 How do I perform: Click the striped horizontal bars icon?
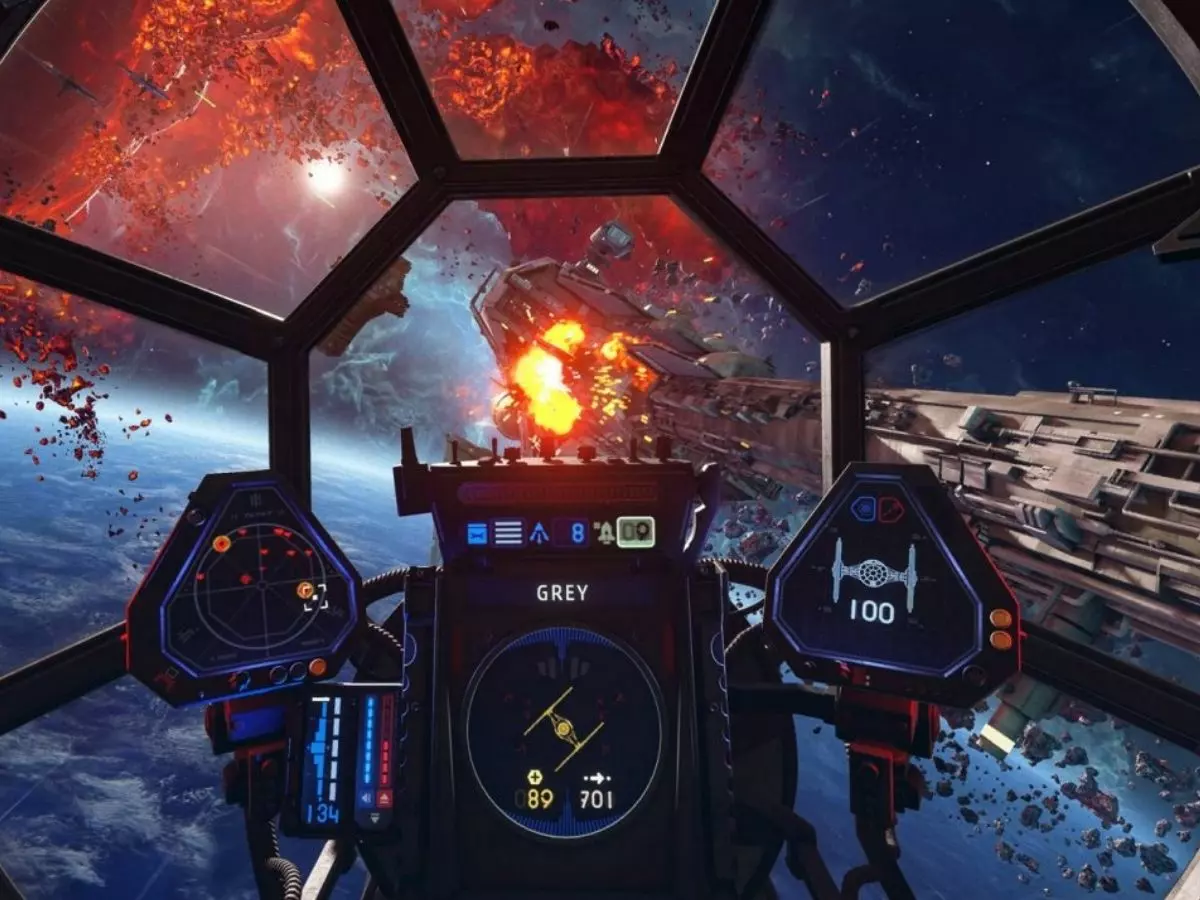pos(508,532)
